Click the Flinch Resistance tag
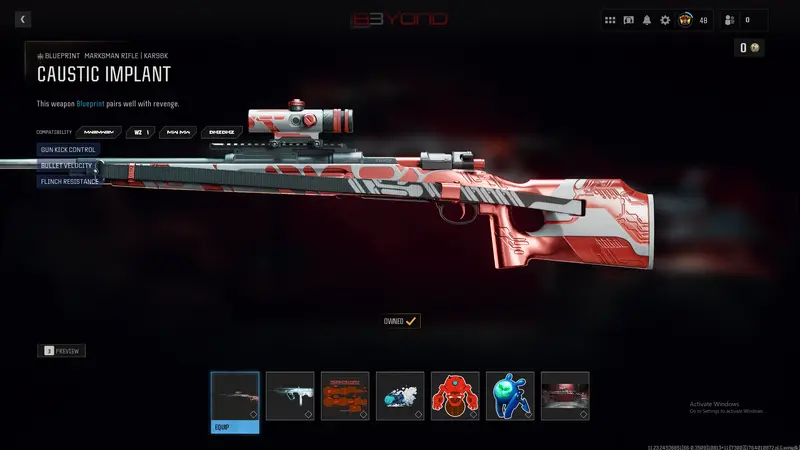 pyautogui.click(x=69, y=181)
